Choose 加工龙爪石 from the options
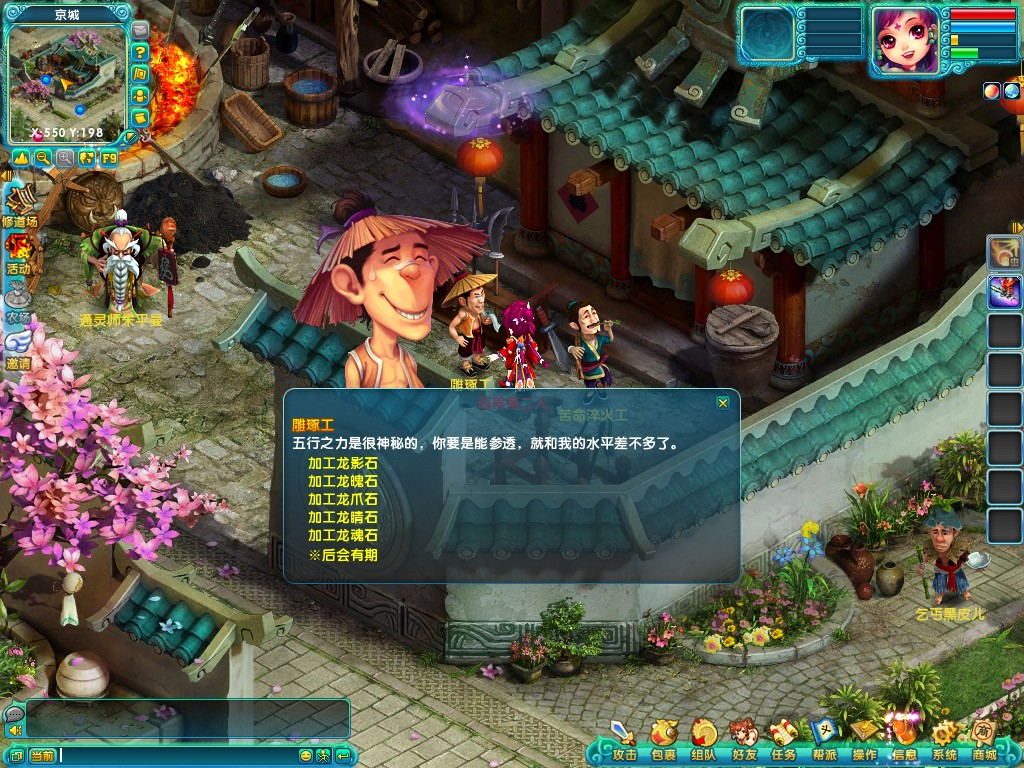 (x=343, y=500)
